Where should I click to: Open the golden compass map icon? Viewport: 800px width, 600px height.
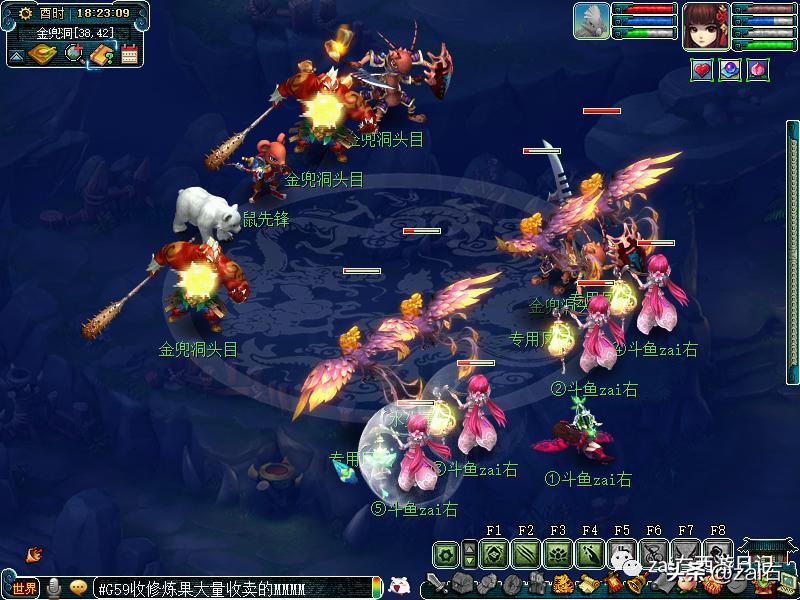click(42, 54)
